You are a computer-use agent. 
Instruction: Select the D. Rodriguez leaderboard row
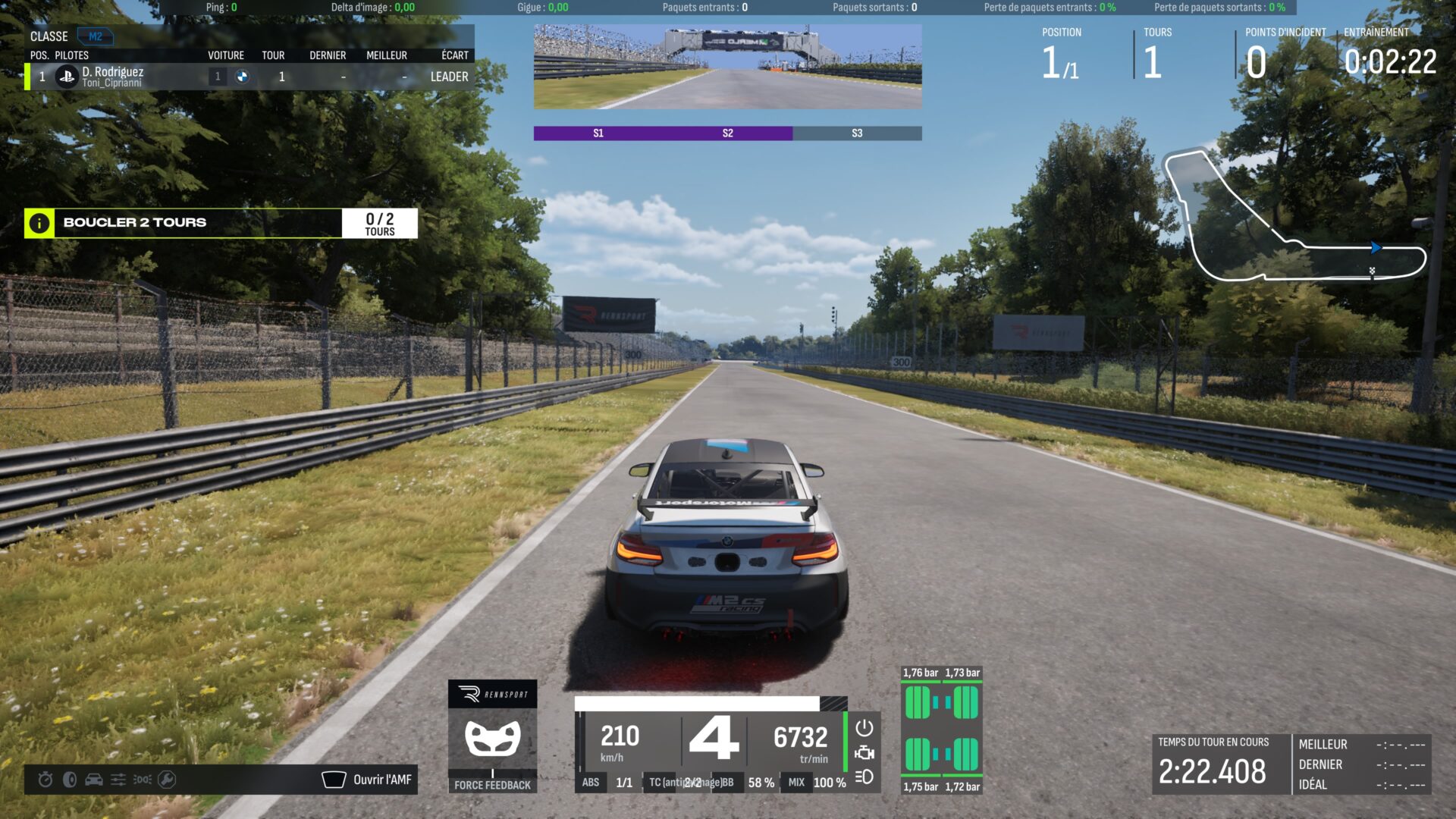(250, 77)
